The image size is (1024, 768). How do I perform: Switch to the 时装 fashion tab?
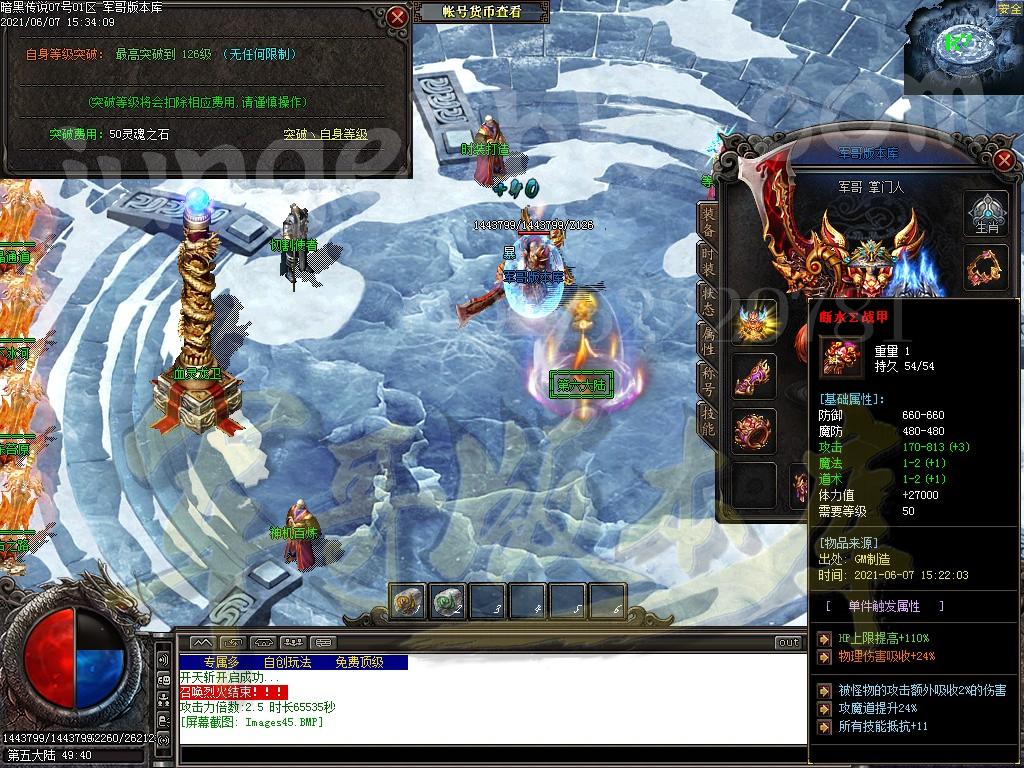[x=708, y=262]
